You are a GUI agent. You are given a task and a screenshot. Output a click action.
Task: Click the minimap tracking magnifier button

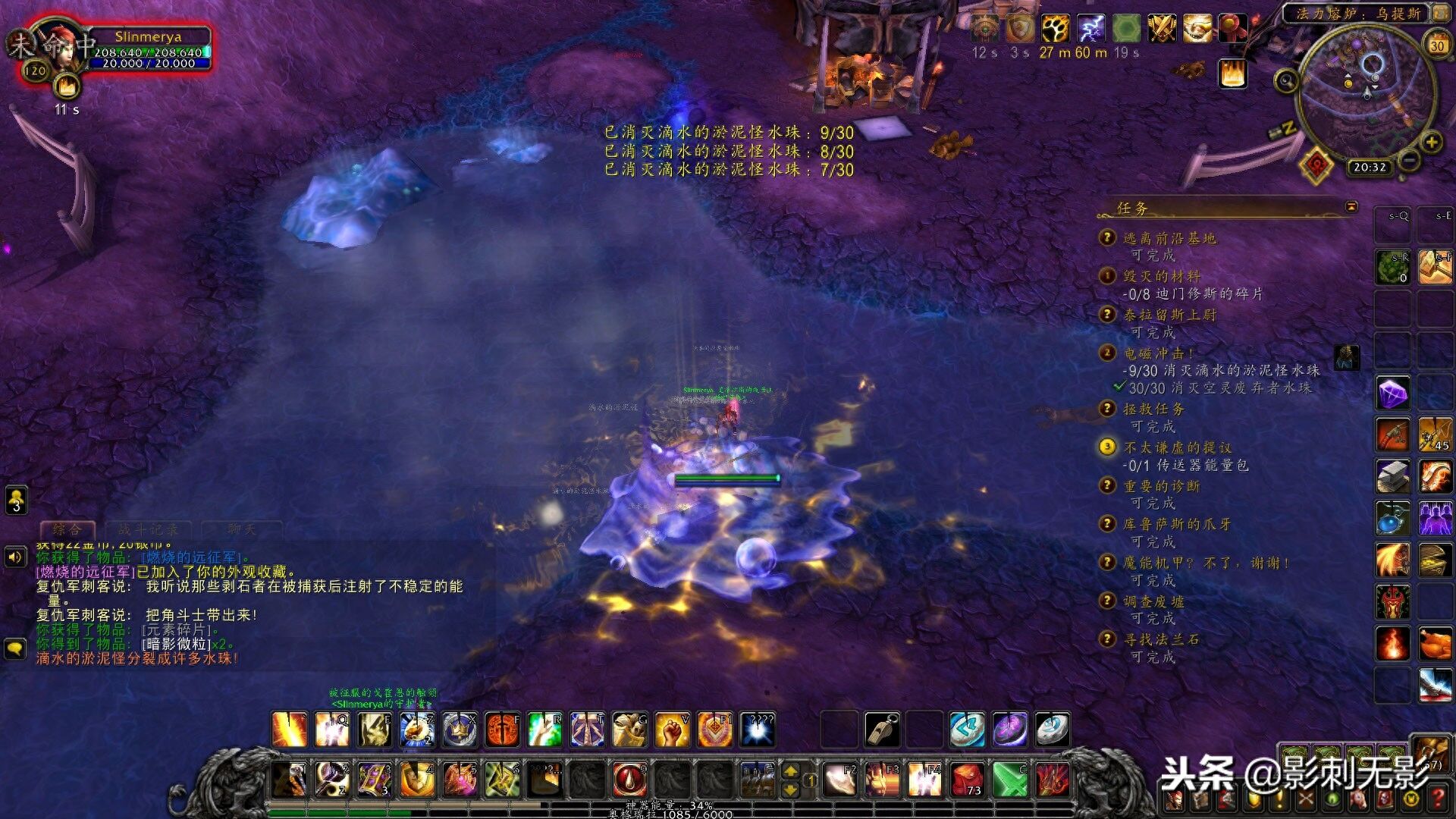[1286, 80]
